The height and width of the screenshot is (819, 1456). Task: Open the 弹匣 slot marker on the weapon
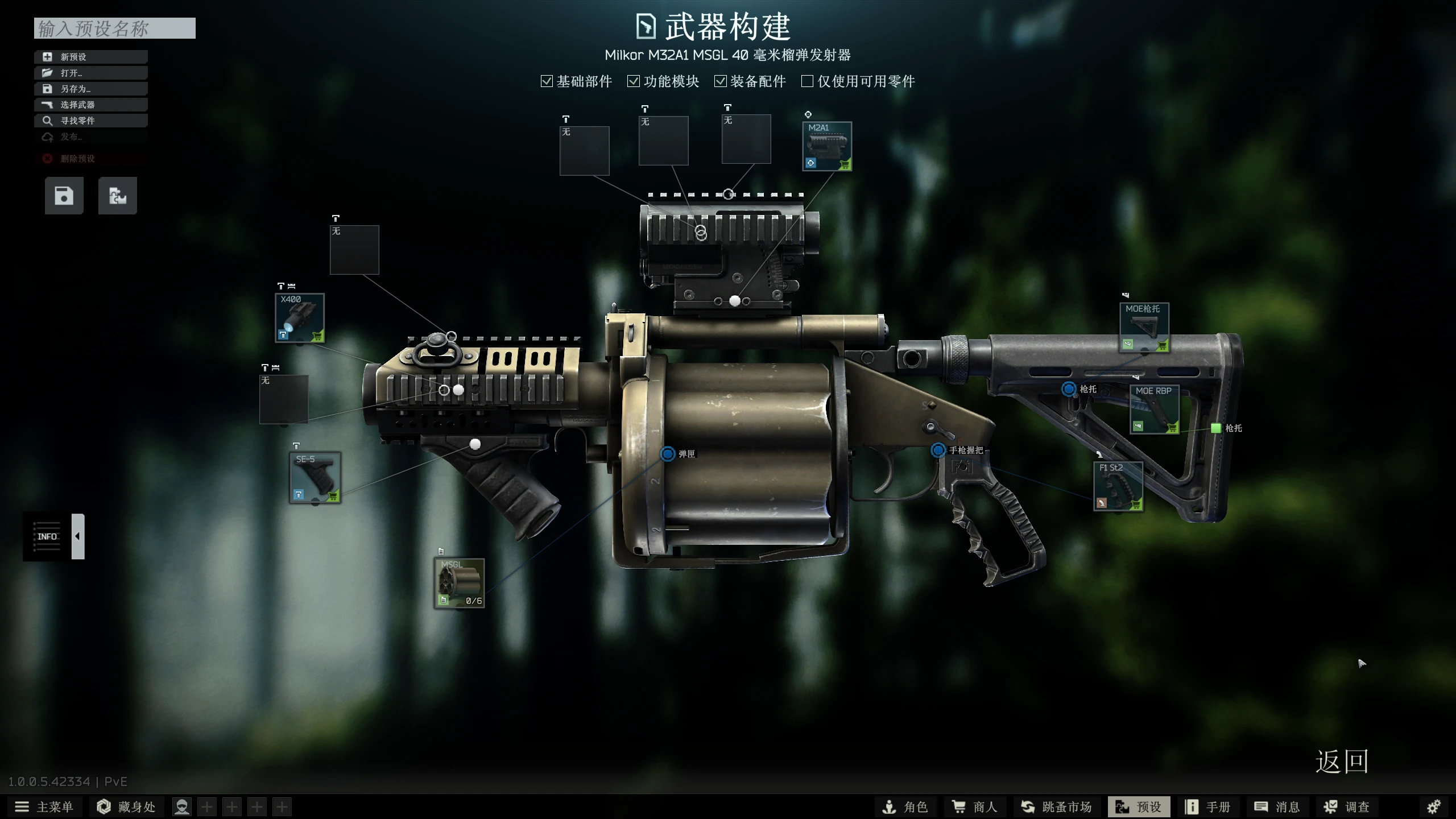(668, 454)
